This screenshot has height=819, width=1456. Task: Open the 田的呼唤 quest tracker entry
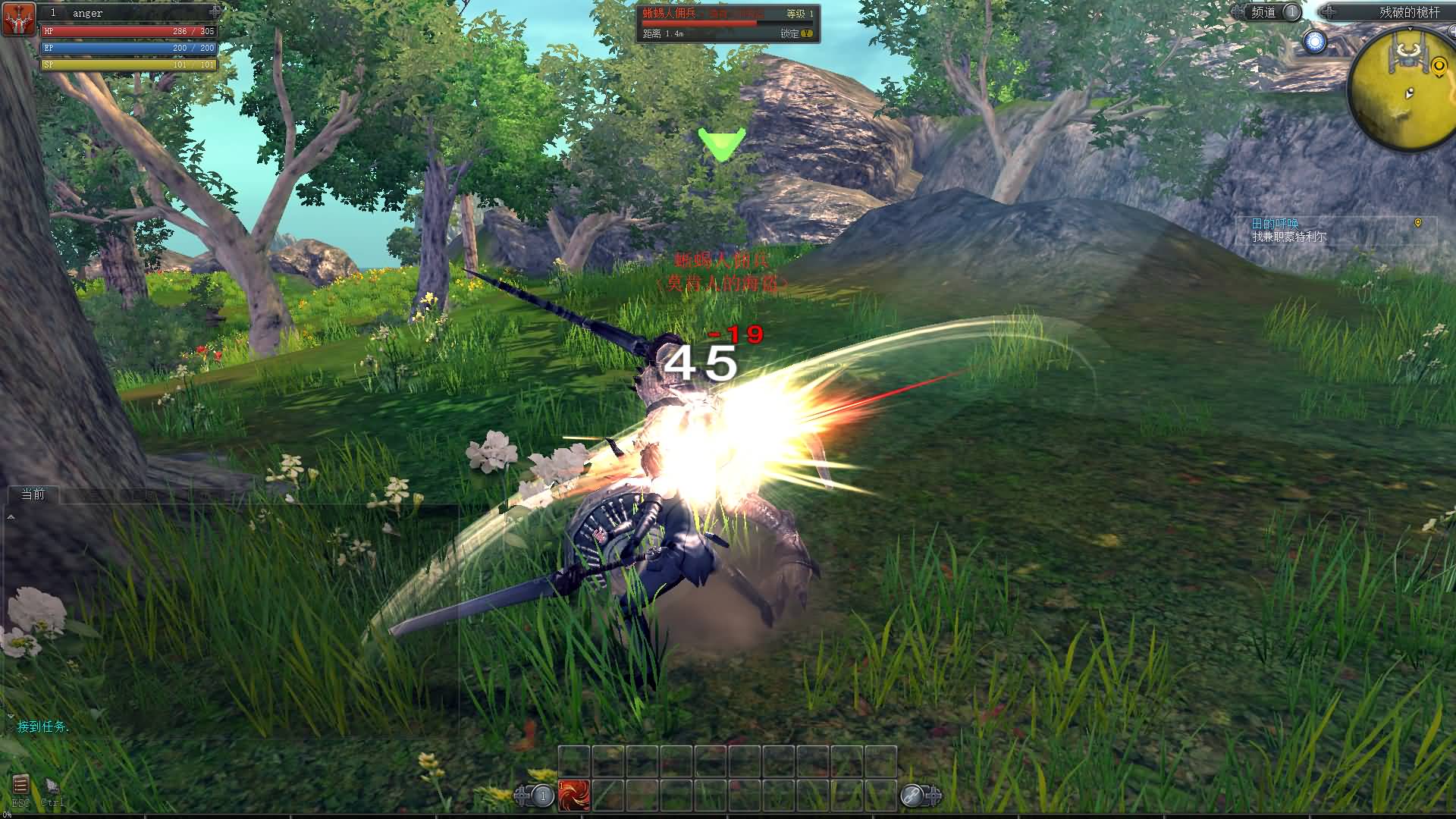(x=1276, y=223)
